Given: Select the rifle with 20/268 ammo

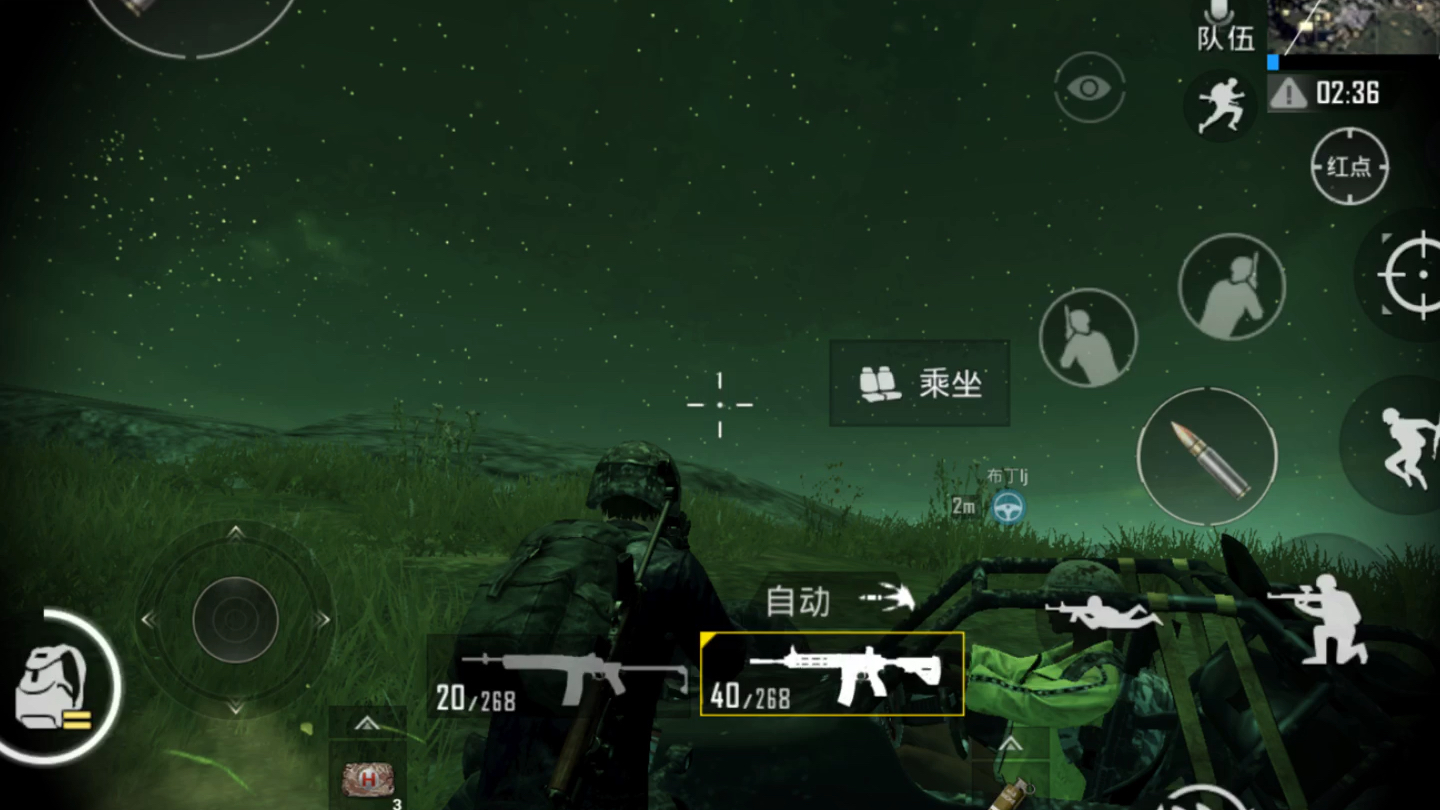Looking at the screenshot, I should point(558,676).
